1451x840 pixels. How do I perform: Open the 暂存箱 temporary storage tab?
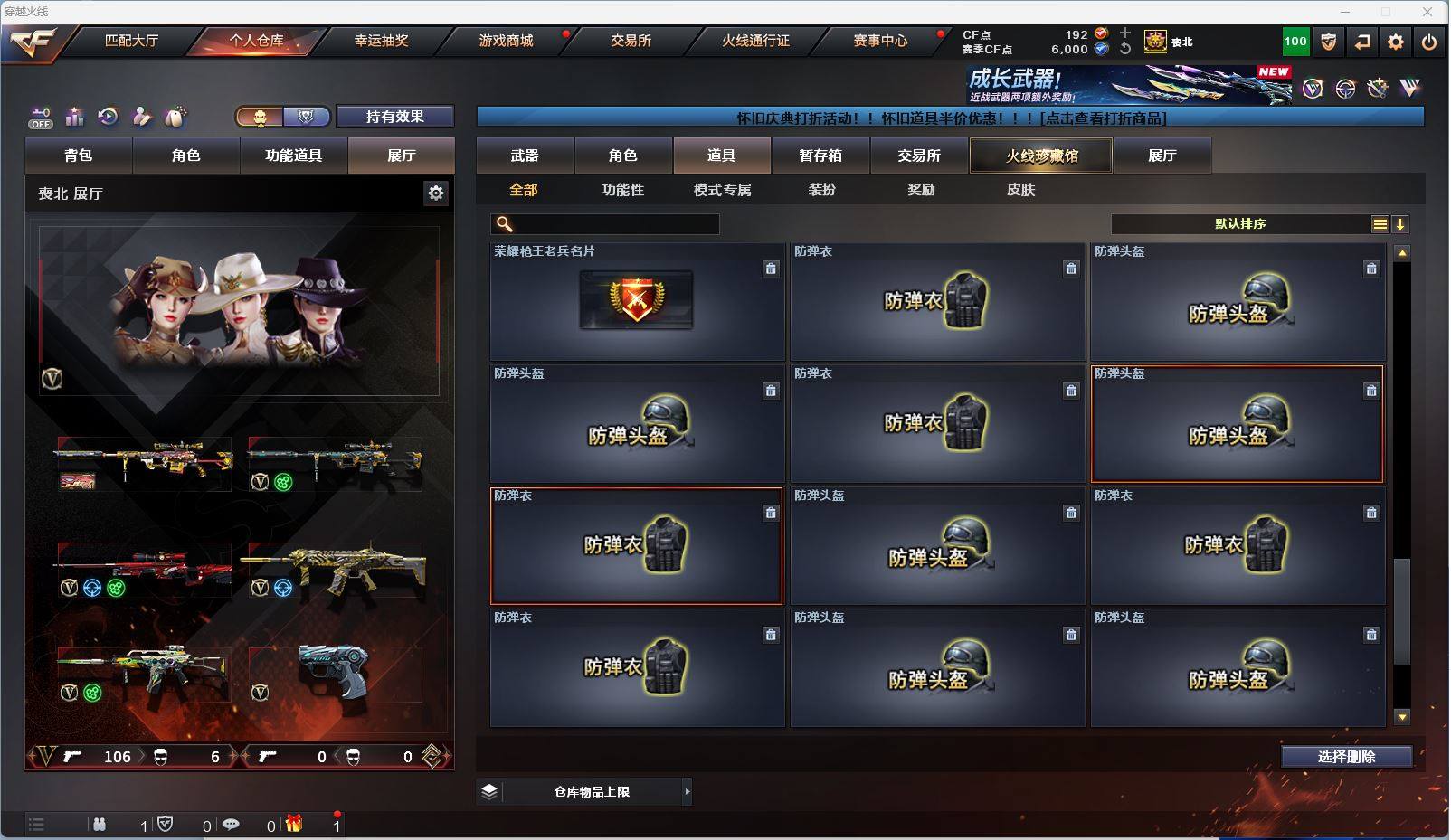820,156
